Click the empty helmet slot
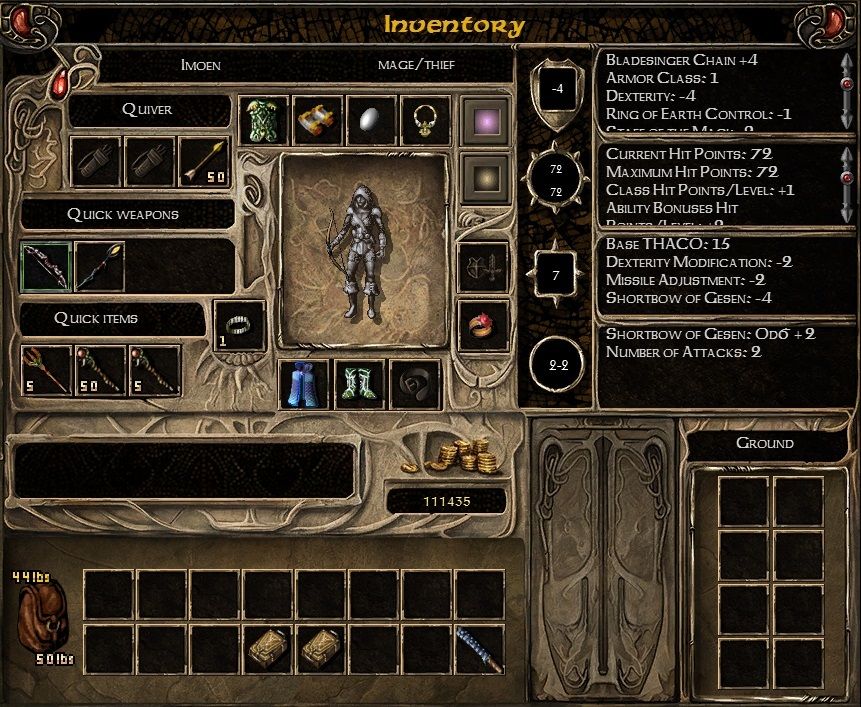861x707 pixels. 415,385
